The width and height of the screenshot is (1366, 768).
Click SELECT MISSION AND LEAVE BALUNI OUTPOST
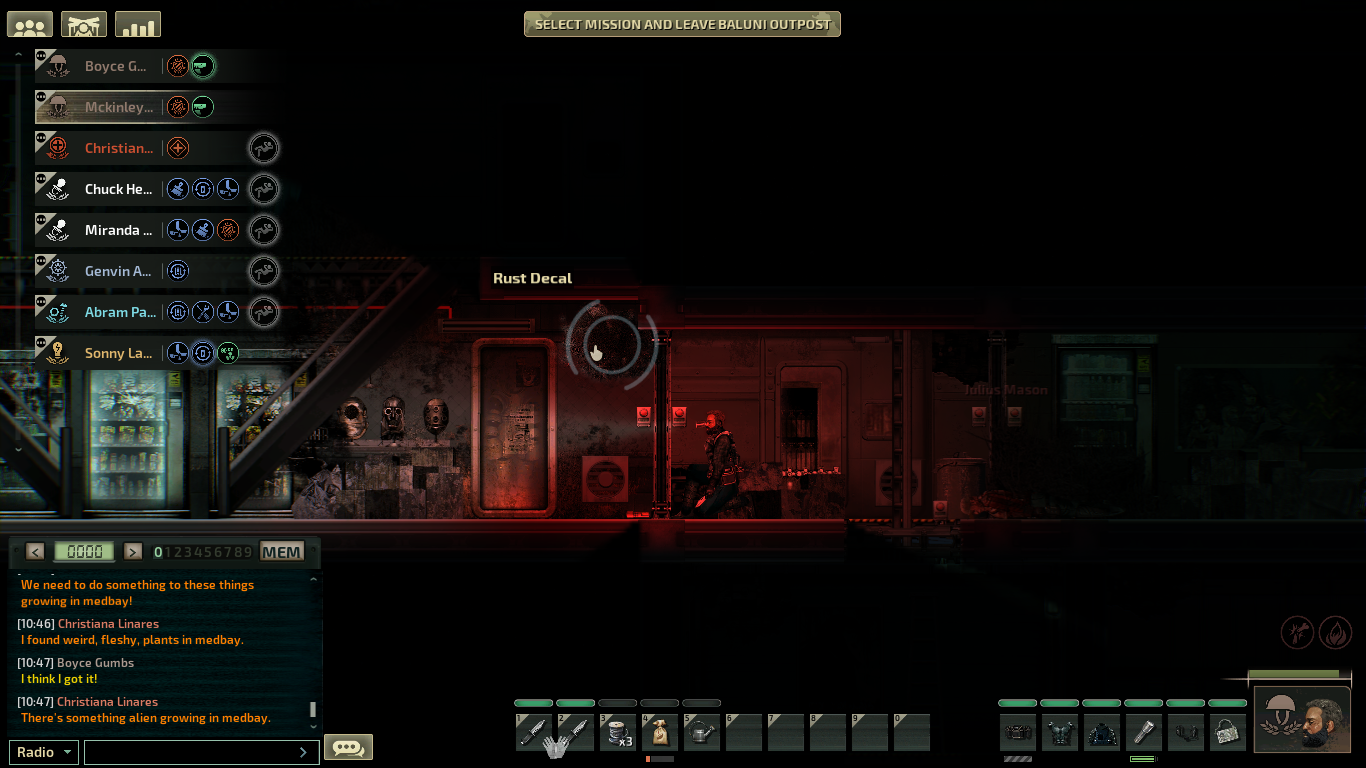tap(681, 23)
